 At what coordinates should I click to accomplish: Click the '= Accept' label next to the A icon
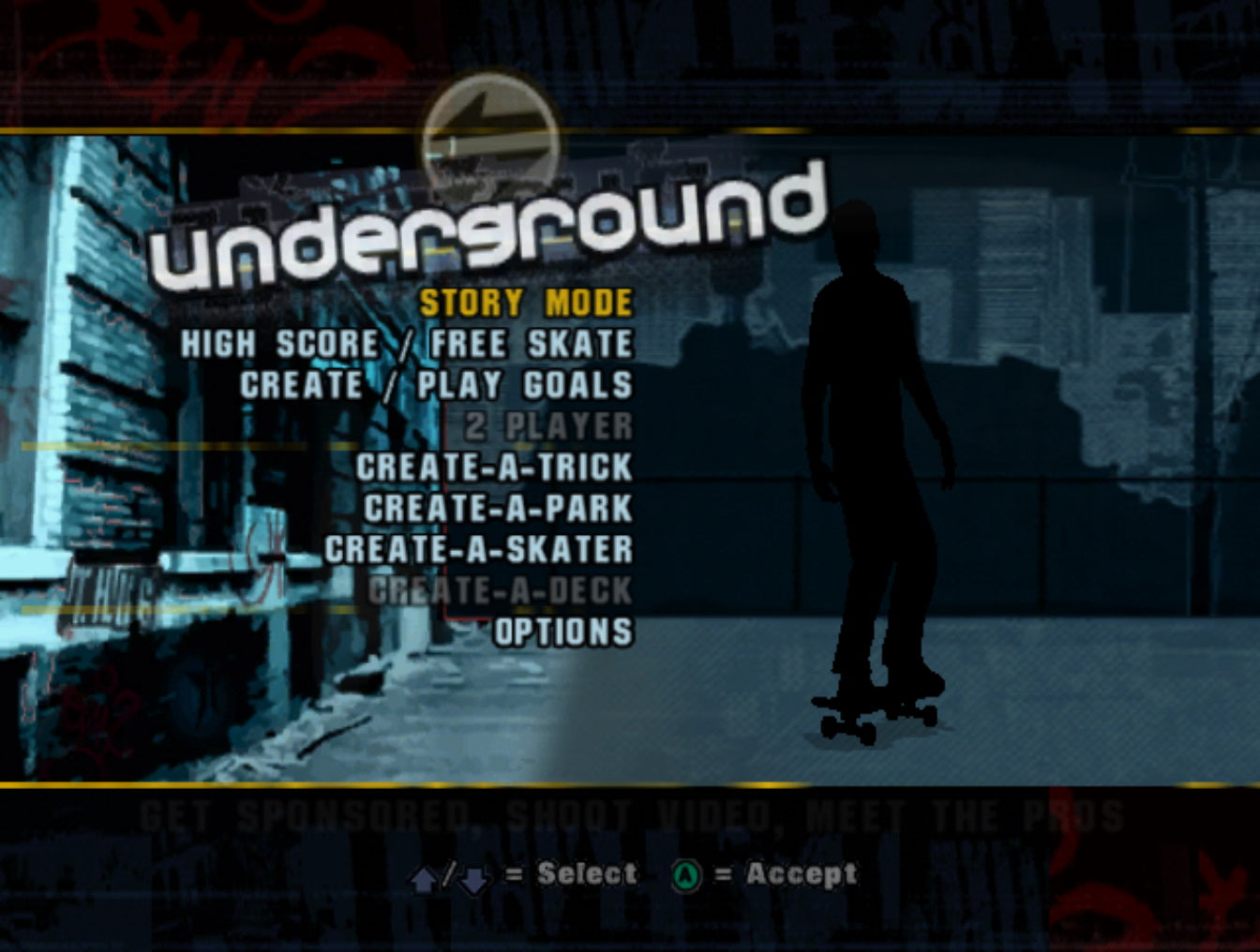(787, 873)
